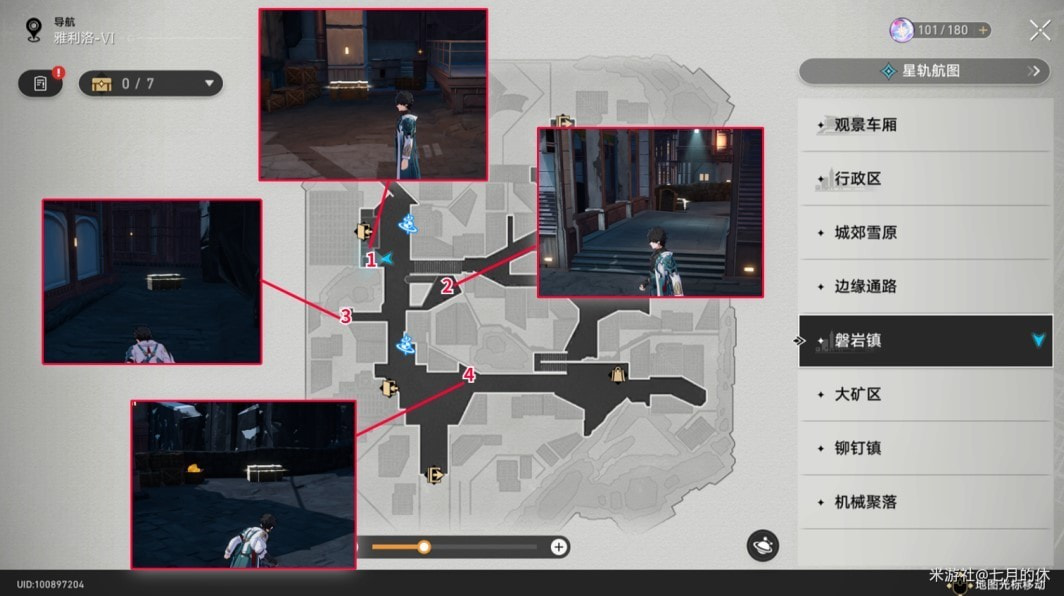Zoom in the map with plus button
The width and height of the screenshot is (1064, 596).
559,547
